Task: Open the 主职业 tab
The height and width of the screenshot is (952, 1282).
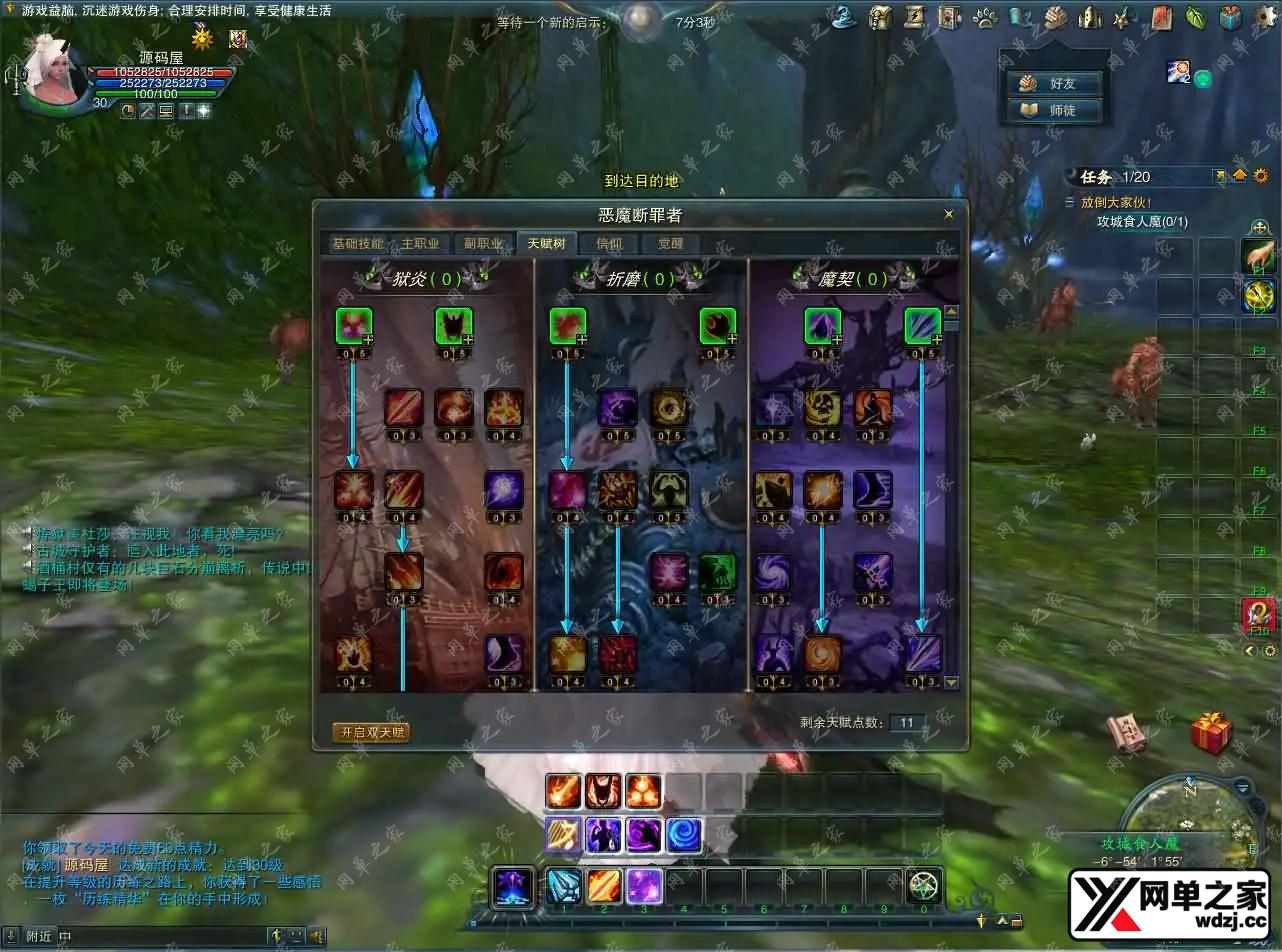Action: (x=420, y=244)
